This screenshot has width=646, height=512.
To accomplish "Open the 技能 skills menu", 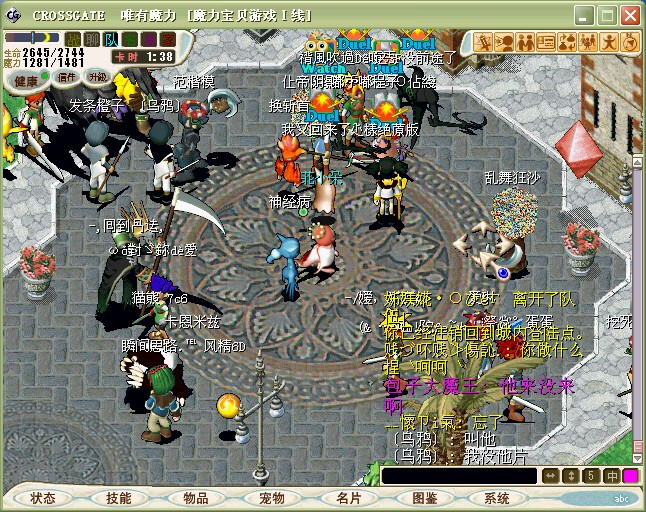I will [x=119, y=498].
